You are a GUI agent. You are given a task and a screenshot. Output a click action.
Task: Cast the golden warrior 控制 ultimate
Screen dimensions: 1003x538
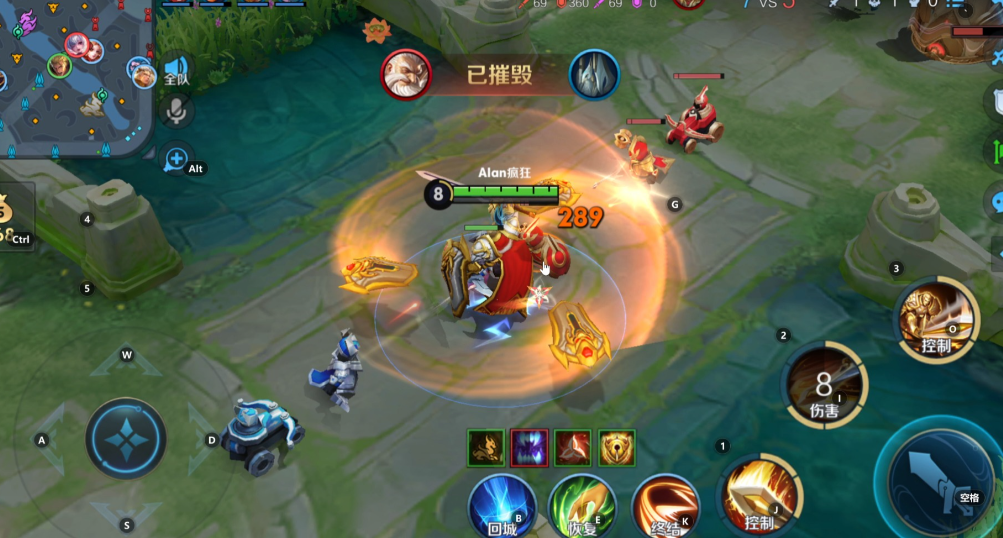[x=937, y=319]
